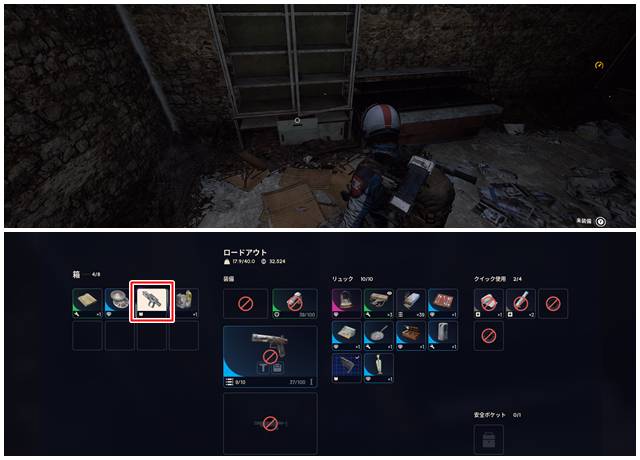Select the bandage roll quick-use slot
Viewport: 640px width, 460px height.
[489, 302]
